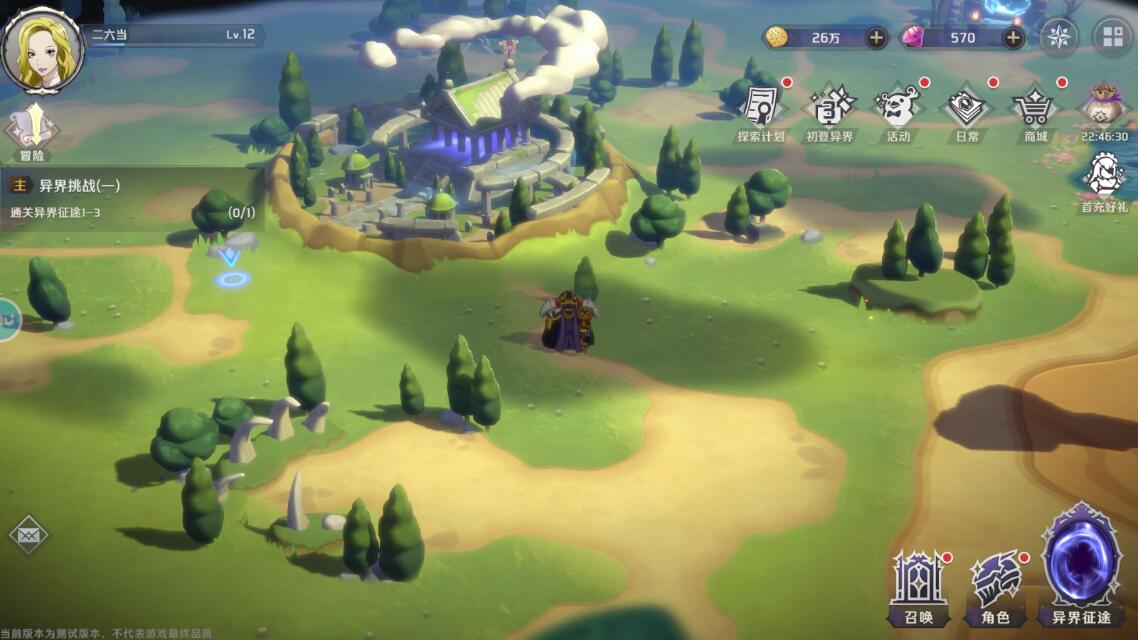Viewport: 1138px width, 640px height.
Task: Expand the blue side tab on left edge
Action: click(8, 320)
